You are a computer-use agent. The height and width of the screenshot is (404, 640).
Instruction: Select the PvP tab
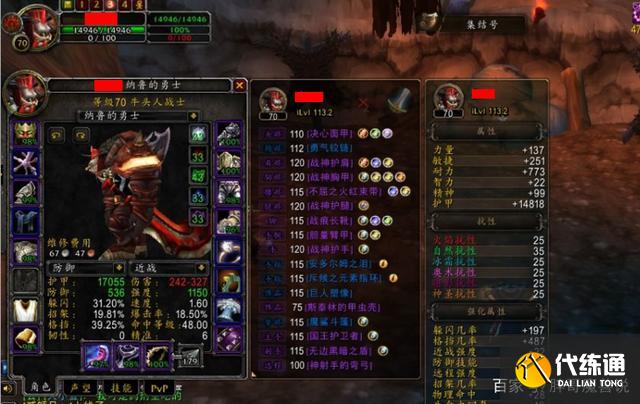click(x=159, y=387)
